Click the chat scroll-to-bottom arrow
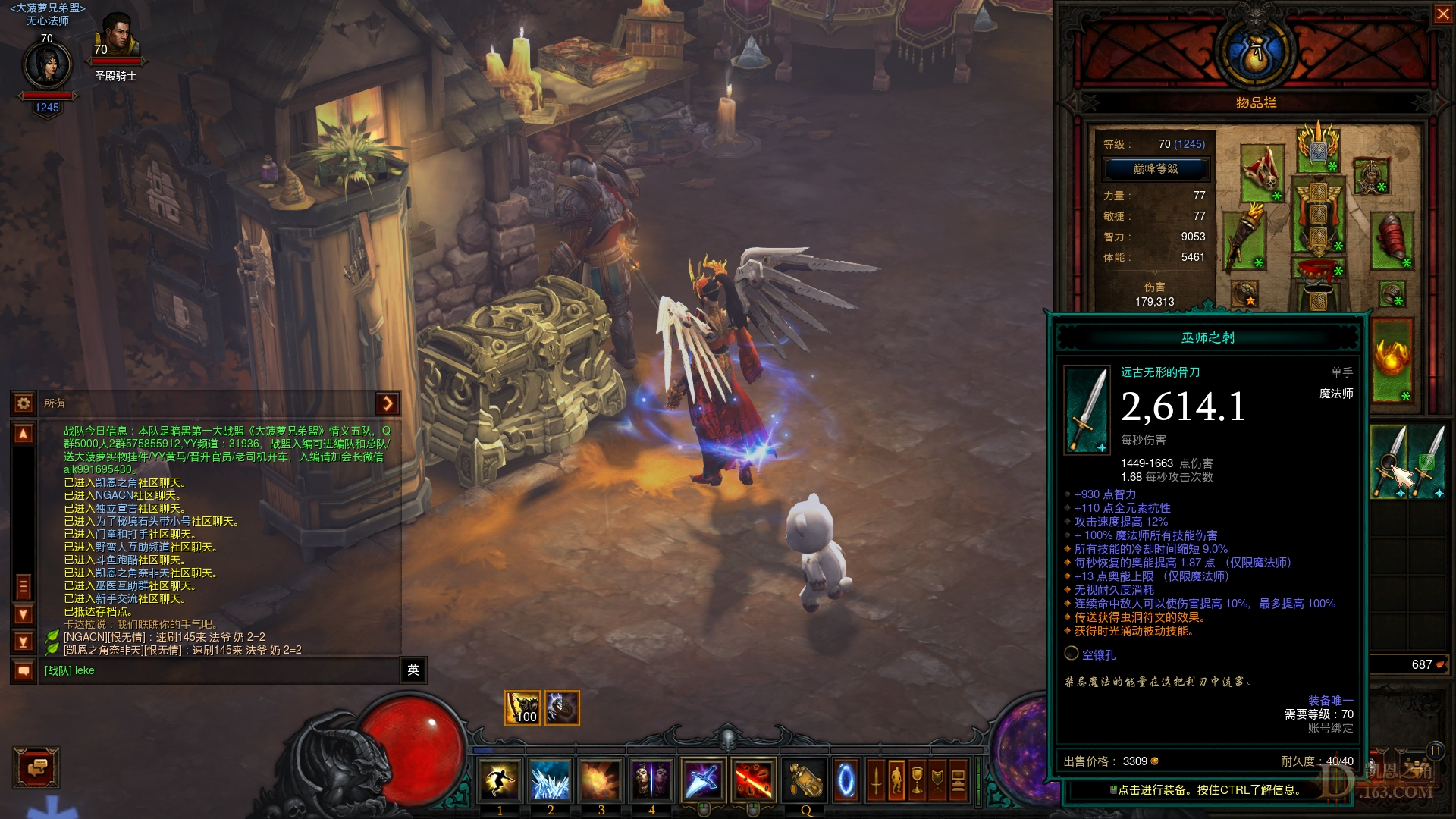This screenshot has height=819, width=1456. 23,640
